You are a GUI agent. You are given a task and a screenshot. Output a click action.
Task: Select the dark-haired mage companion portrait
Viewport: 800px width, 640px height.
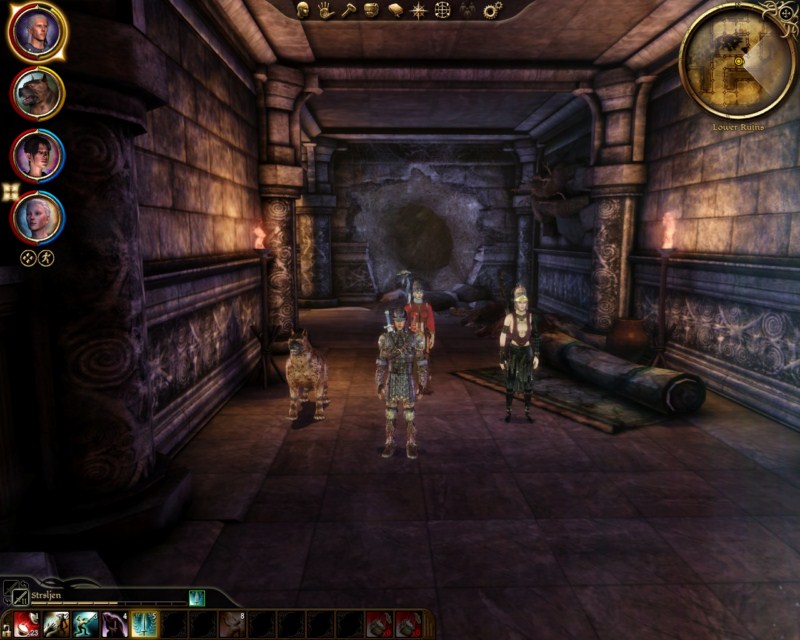38,155
